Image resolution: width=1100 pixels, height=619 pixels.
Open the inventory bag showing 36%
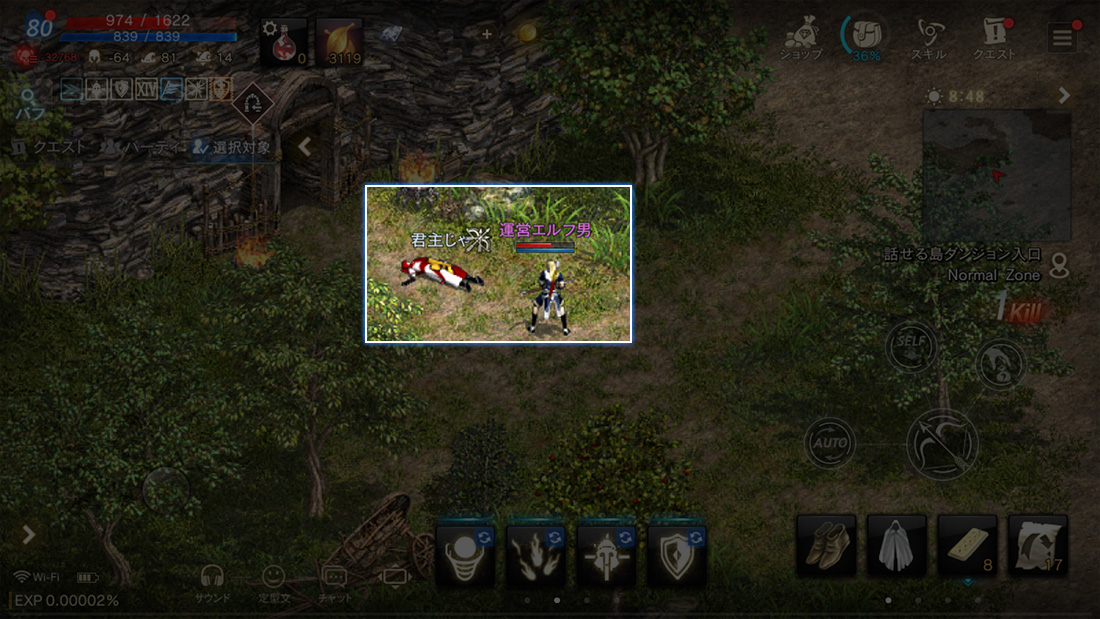coord(866,38)
